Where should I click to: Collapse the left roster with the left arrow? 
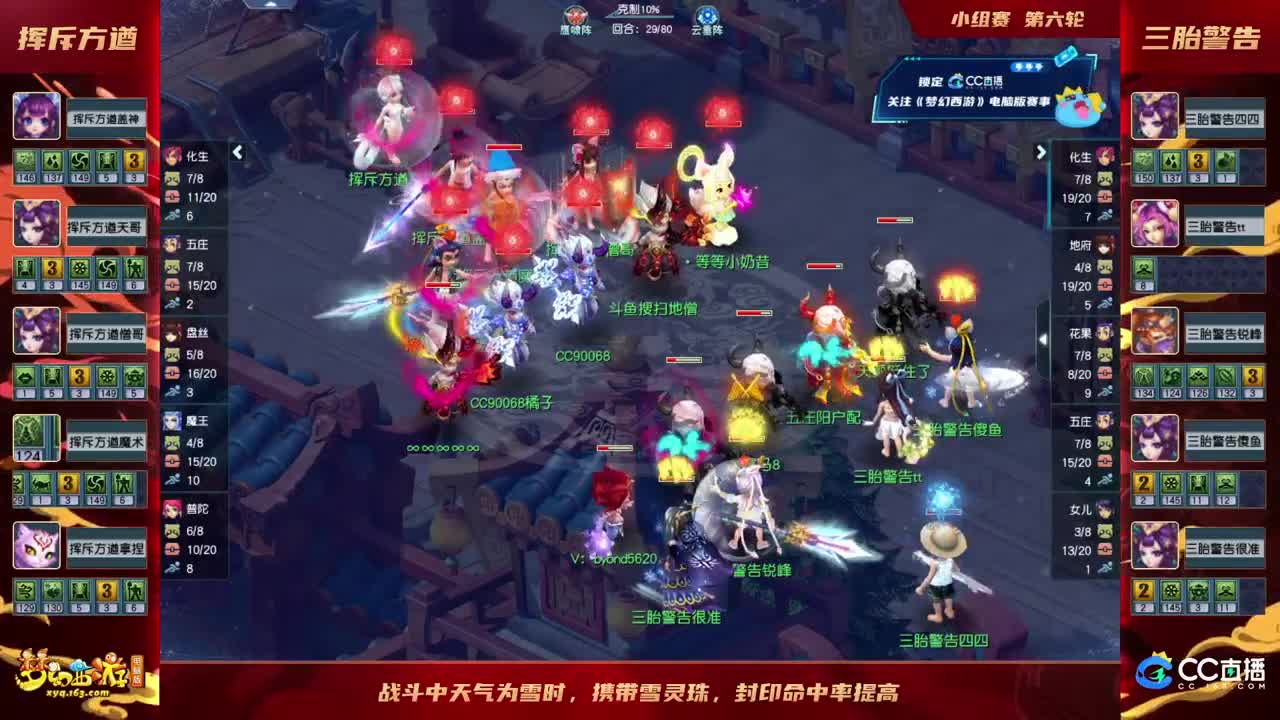click(237, 152)
